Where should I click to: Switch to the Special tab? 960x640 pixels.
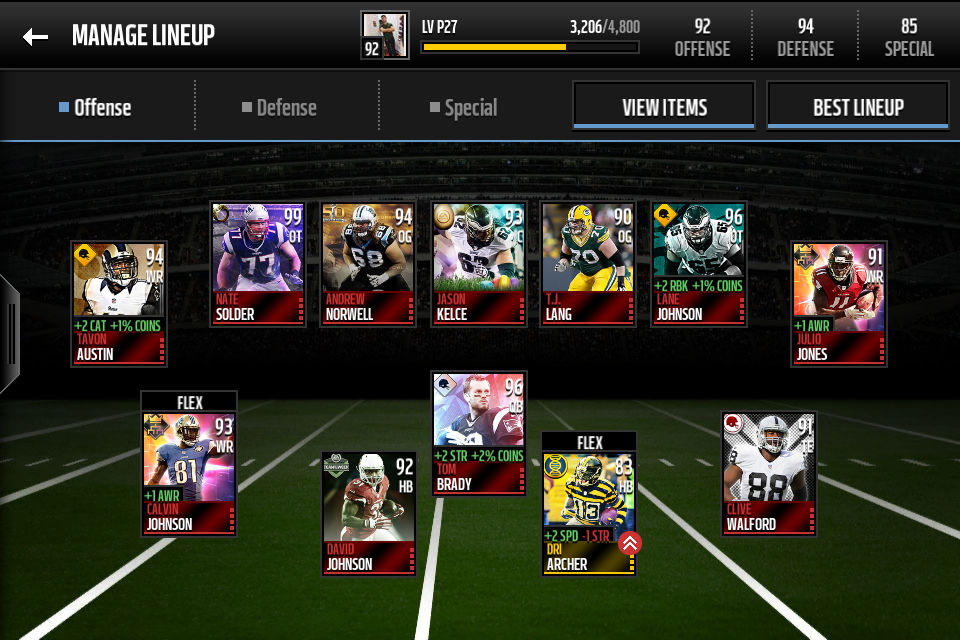click(x=464, y=108)
